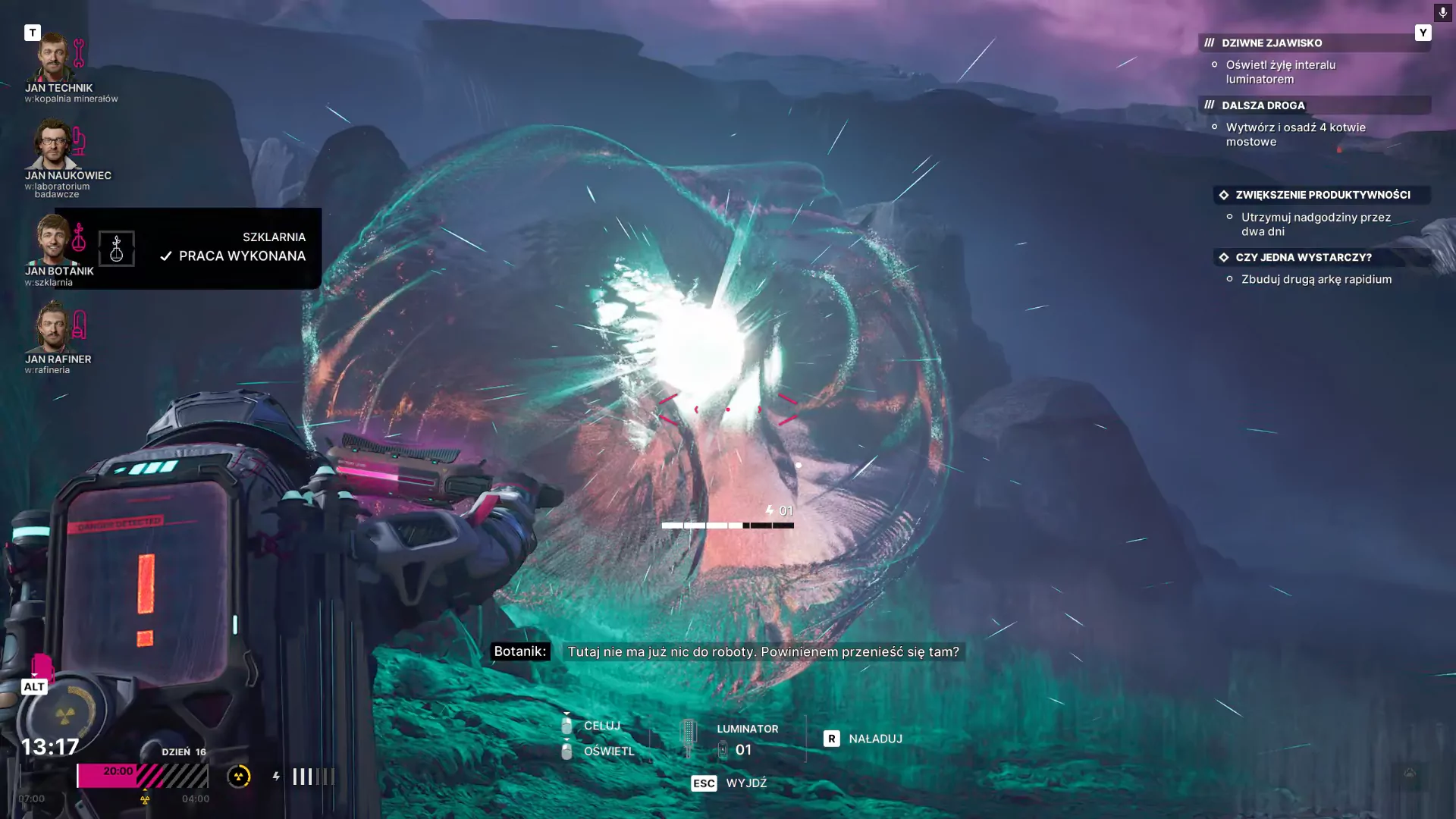Click the microphone icon
This screenshot has width=1456, height=819.
point(1442,13)
